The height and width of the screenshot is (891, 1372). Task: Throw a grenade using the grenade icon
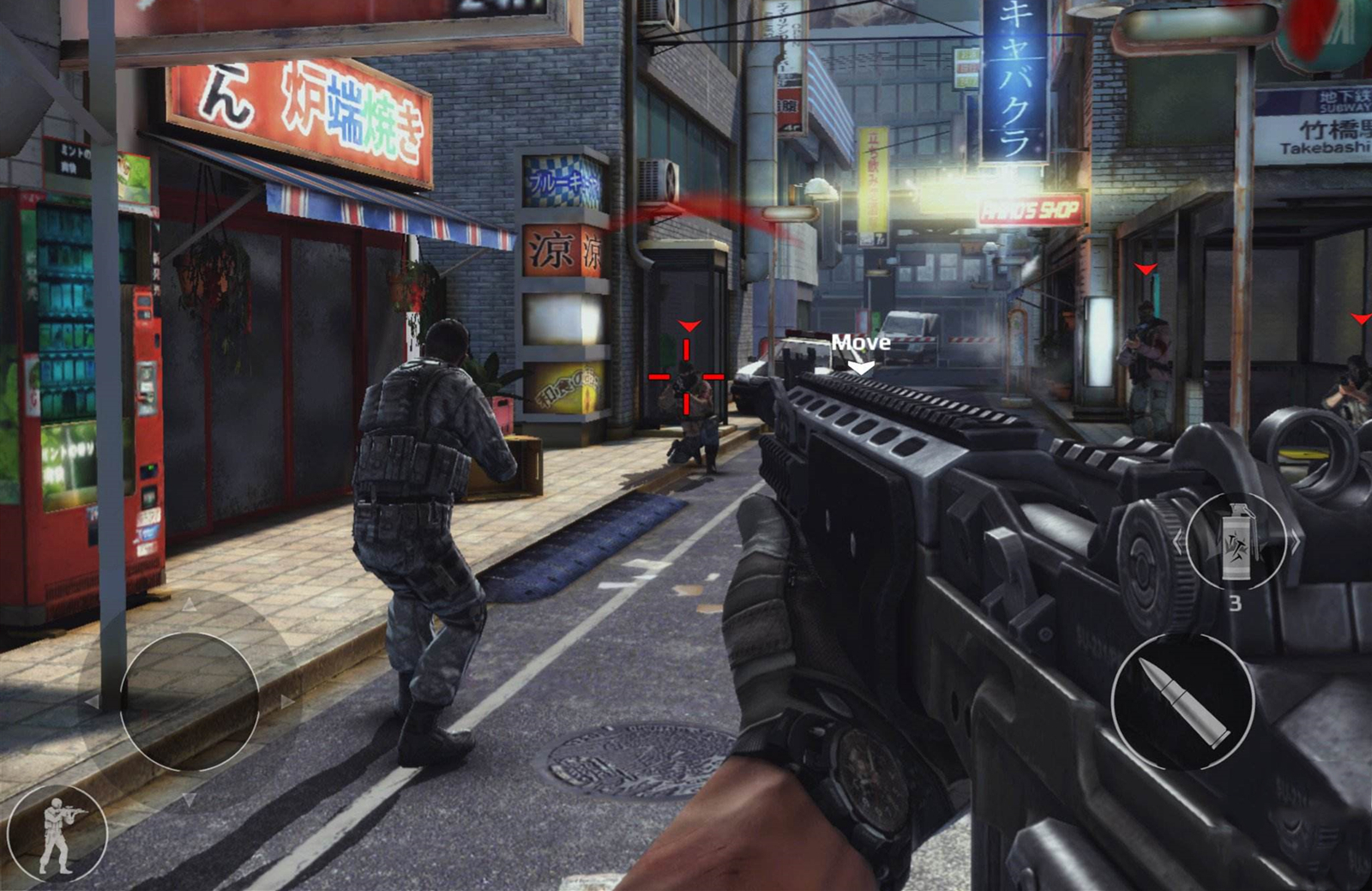tap(1235, 541)
